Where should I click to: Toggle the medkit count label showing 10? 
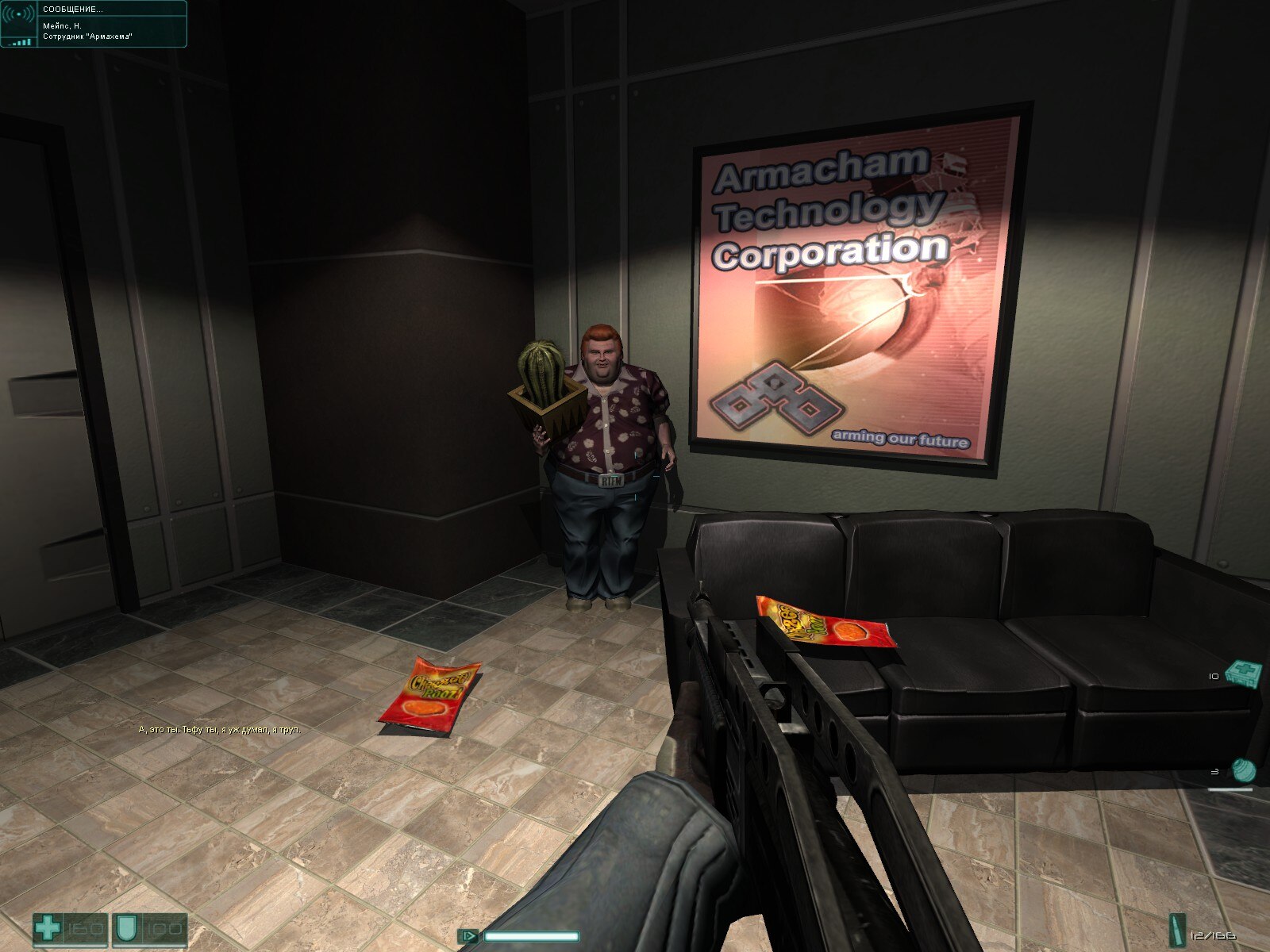pos(1213,676)
